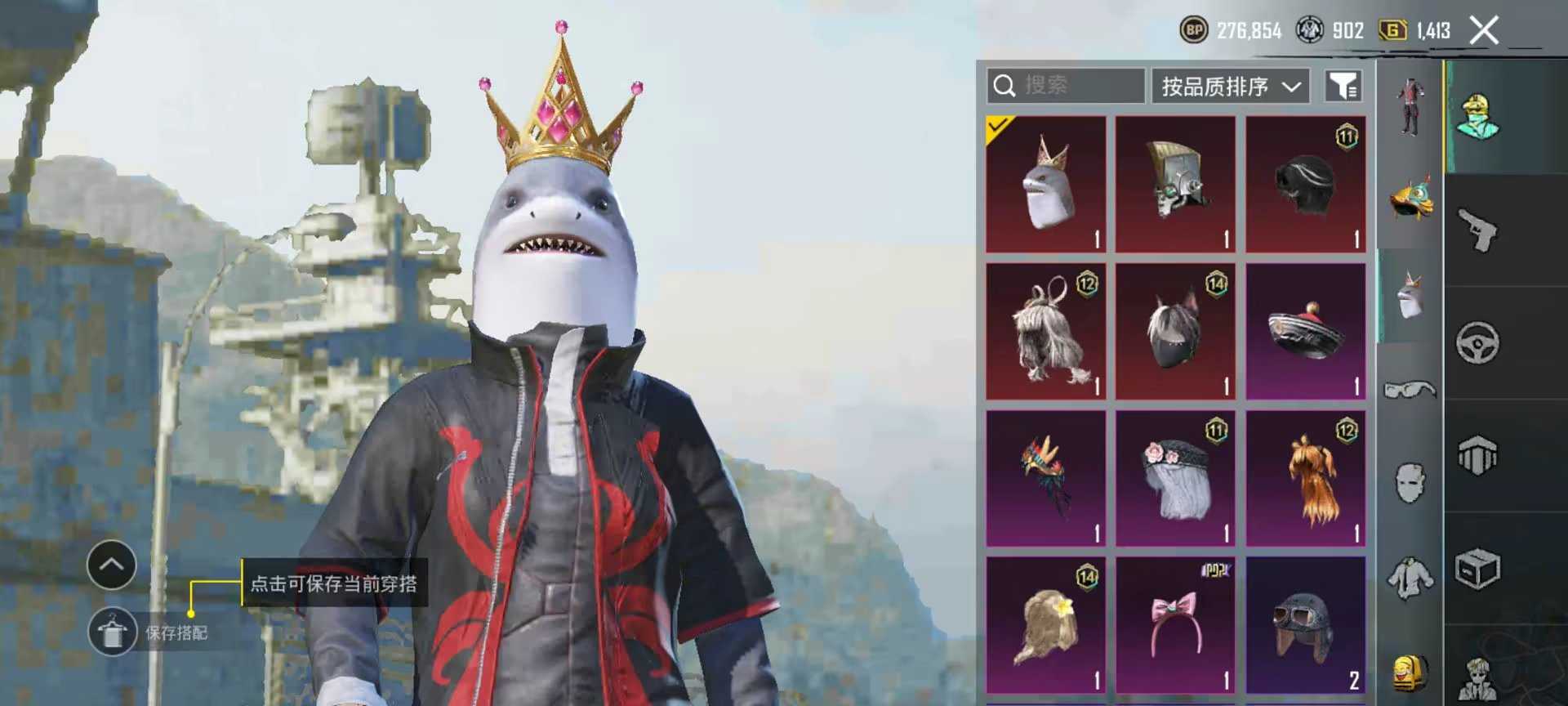The image size is (1568, 706).
Task: Select the flower headband with gray hair
Action: (1175, 478)
